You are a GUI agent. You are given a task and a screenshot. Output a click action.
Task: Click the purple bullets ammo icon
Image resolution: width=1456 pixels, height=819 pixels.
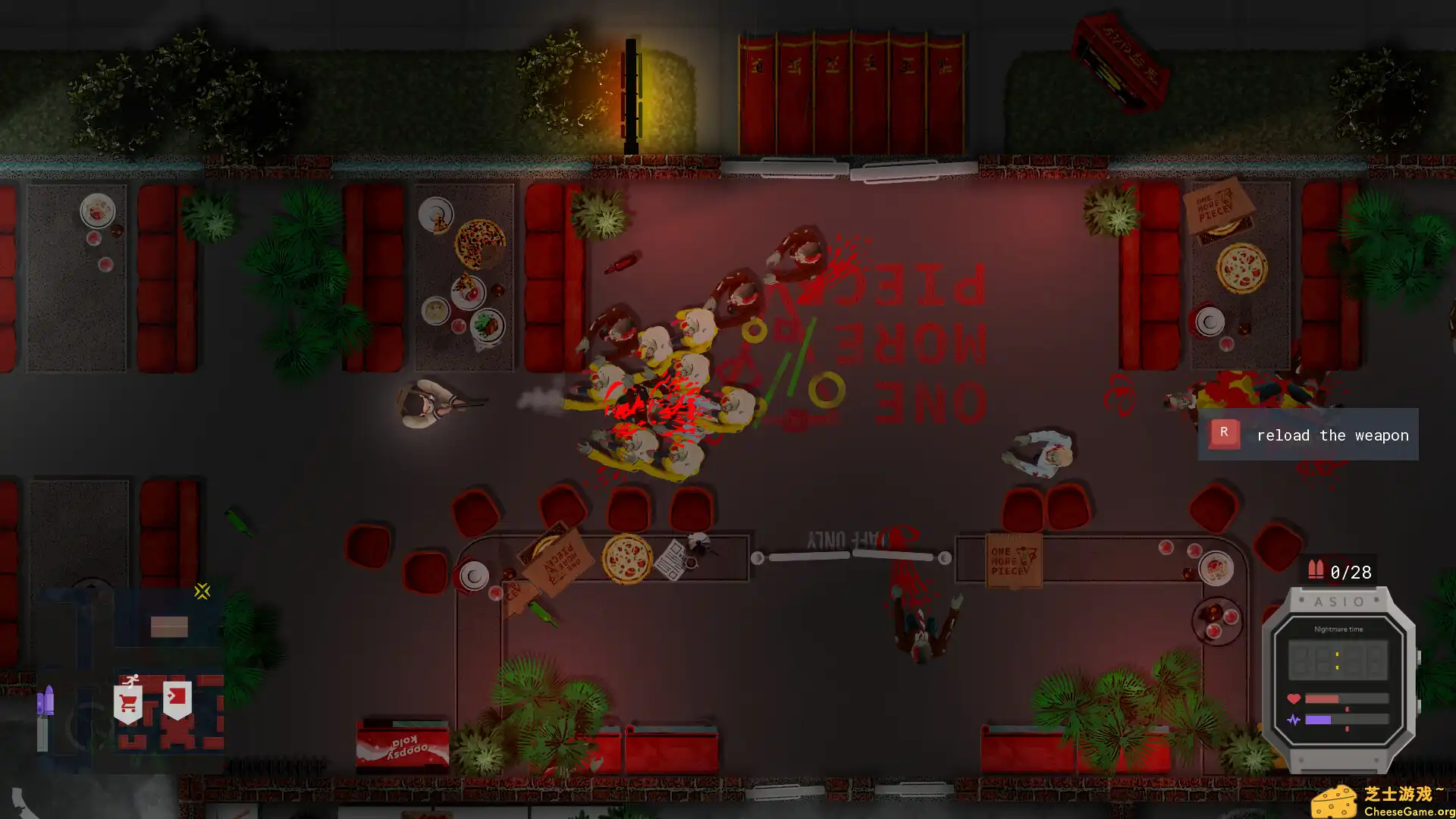point(45,701)
